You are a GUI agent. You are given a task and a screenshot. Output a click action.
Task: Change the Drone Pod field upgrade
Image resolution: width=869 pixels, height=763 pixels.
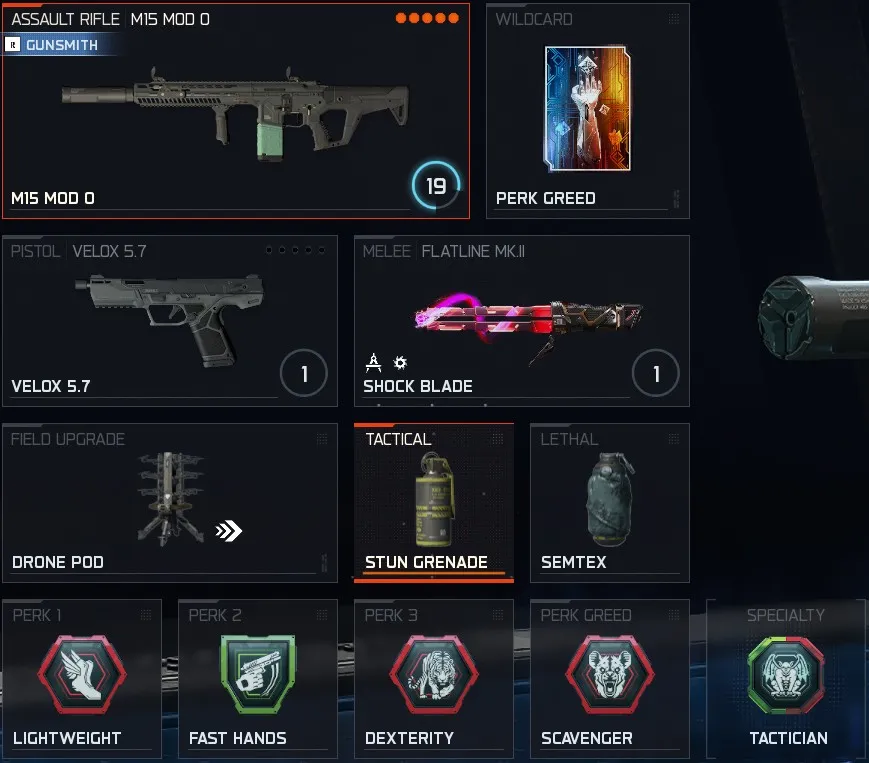pos(169,502)
